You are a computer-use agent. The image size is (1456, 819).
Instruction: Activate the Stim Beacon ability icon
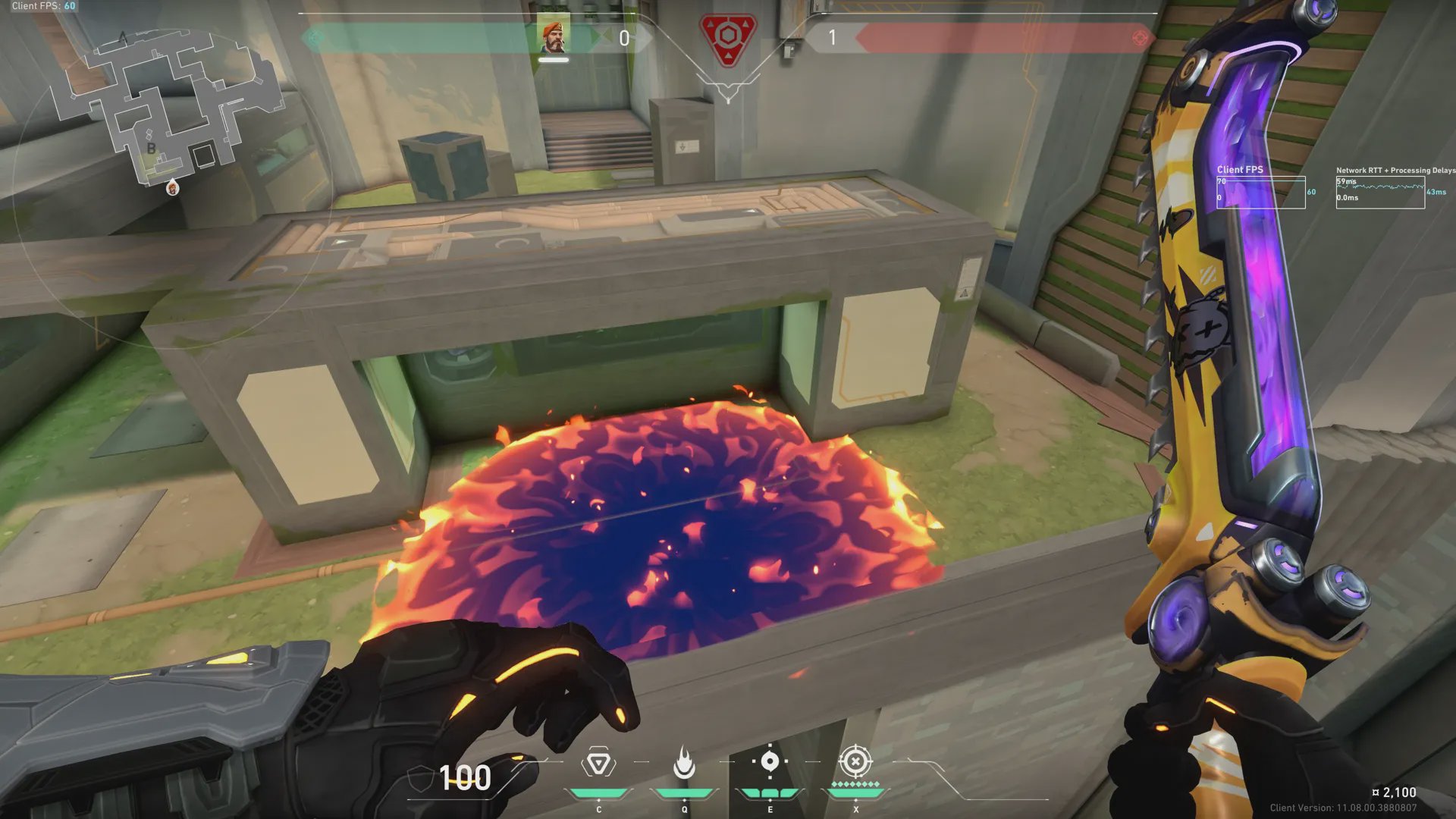[x=598, y=763]
